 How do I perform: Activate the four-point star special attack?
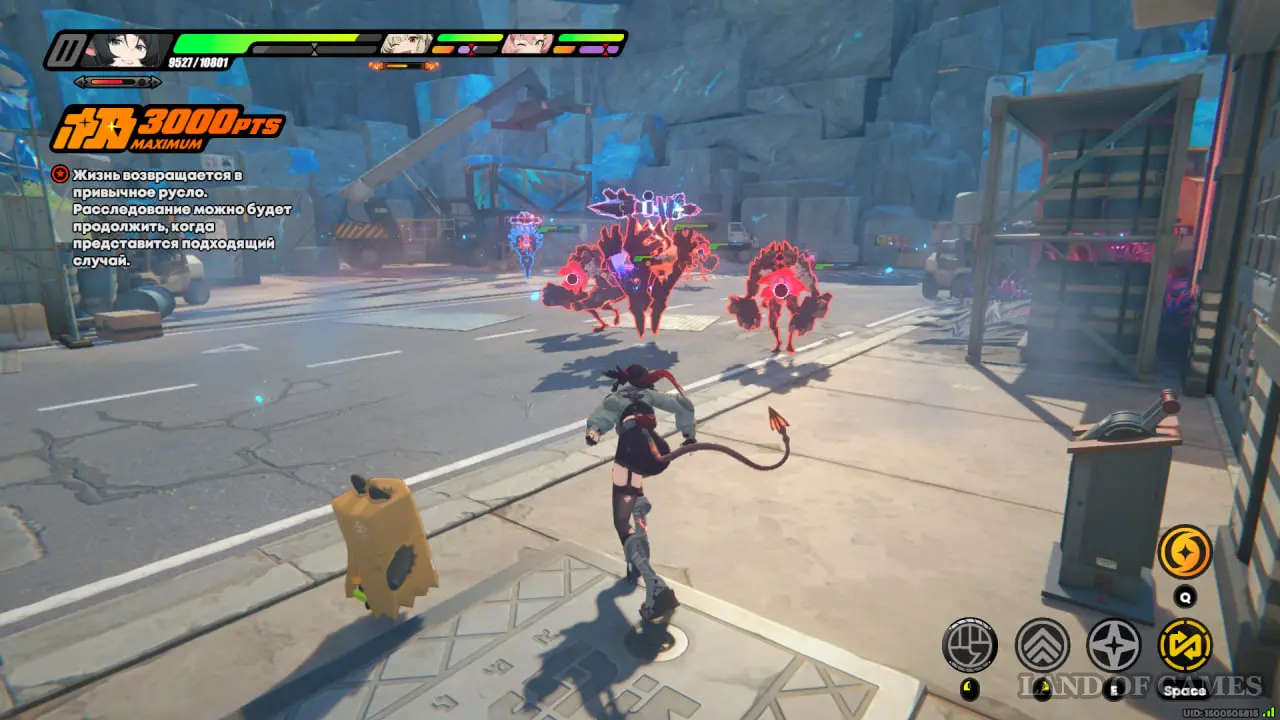coord(1113,644)
